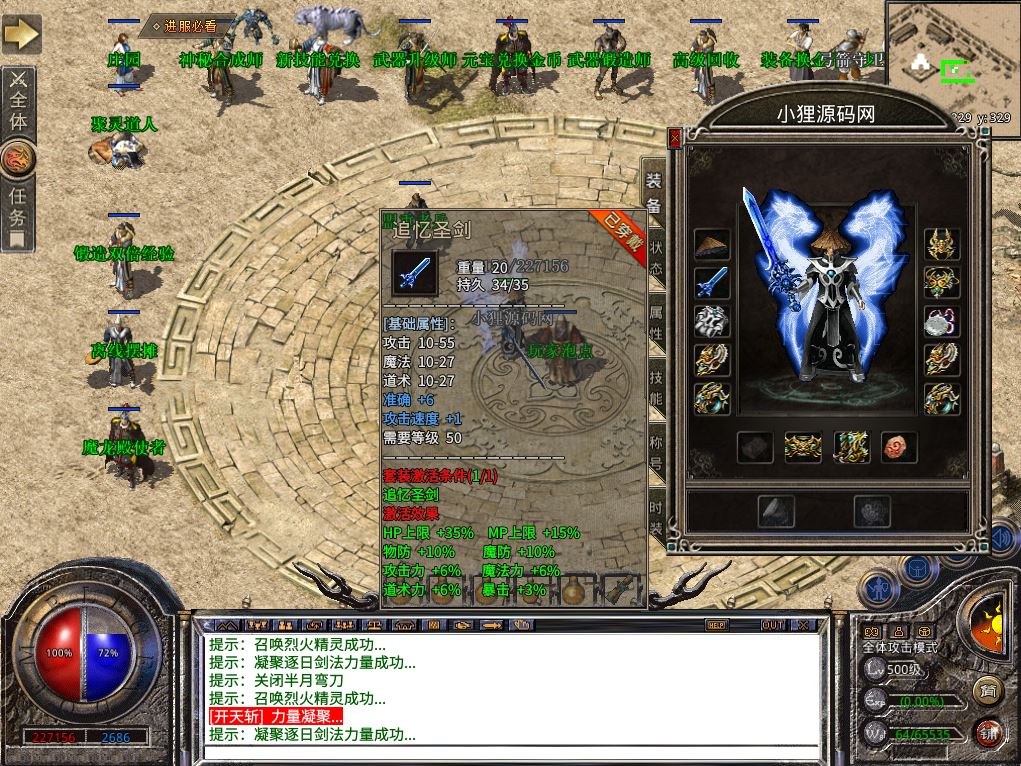Click the HELP button on chat bar
This screenshot has height=766, width=1021.
click(x=716, y=625)
